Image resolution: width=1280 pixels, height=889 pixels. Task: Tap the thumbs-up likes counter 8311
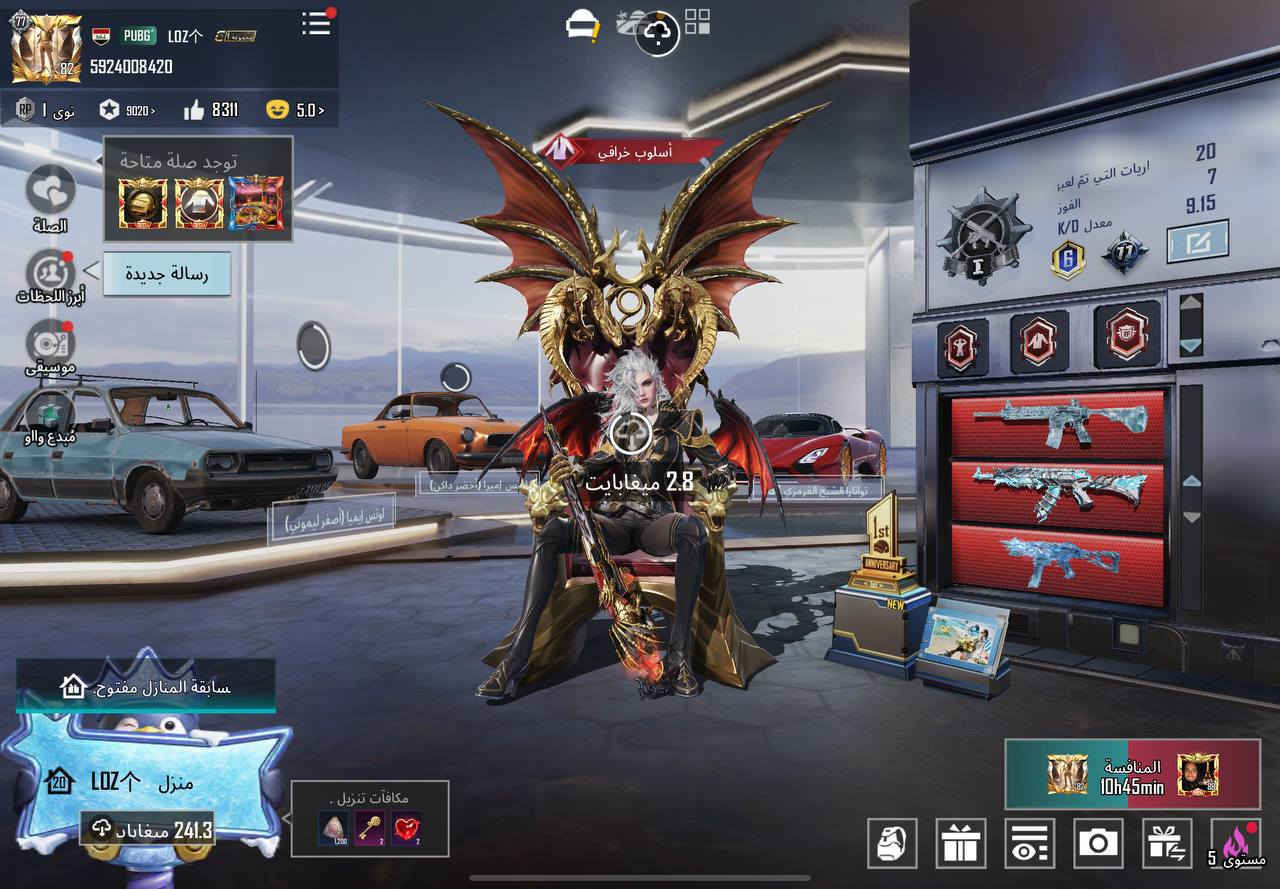pyautogui.click(x=212, y=110)
